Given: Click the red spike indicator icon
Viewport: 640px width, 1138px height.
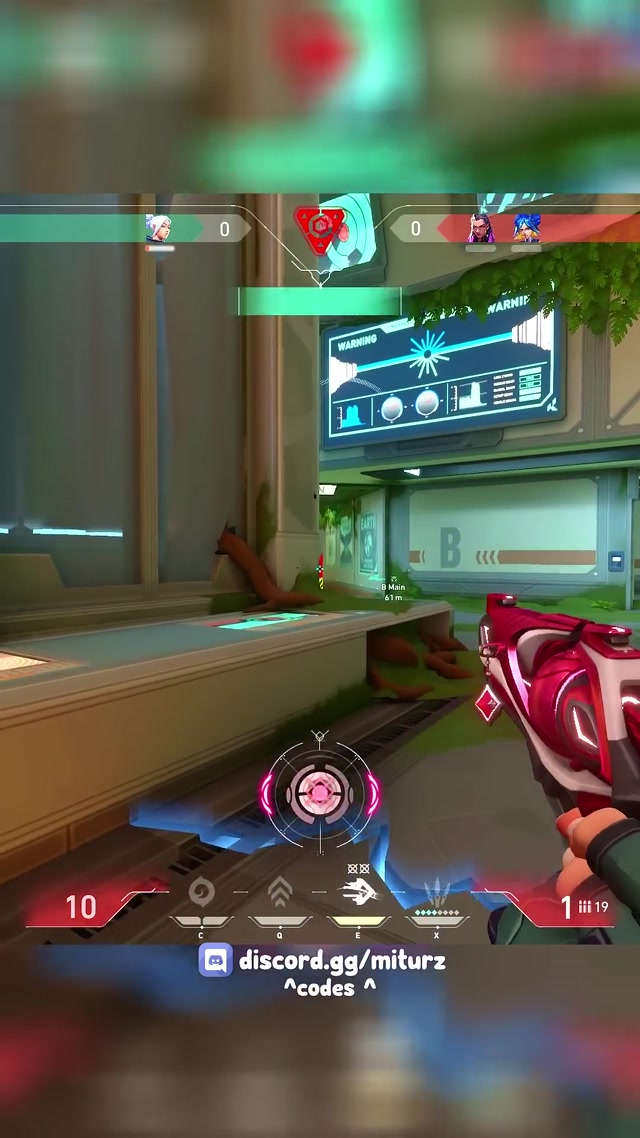Looking at the screenshot, I should (x=320, y=229).
